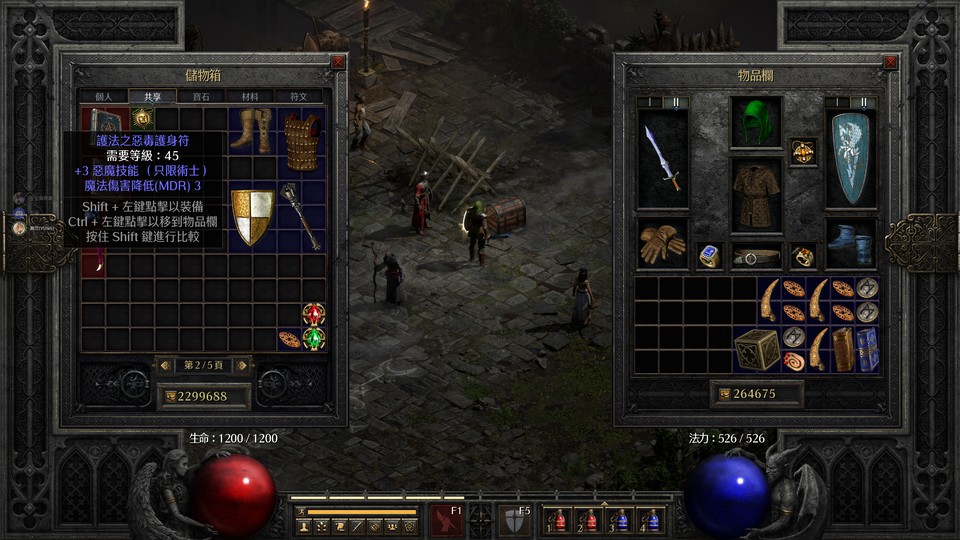
Task: Select the equipped green helmet
Action: click(x=756, y=122)
